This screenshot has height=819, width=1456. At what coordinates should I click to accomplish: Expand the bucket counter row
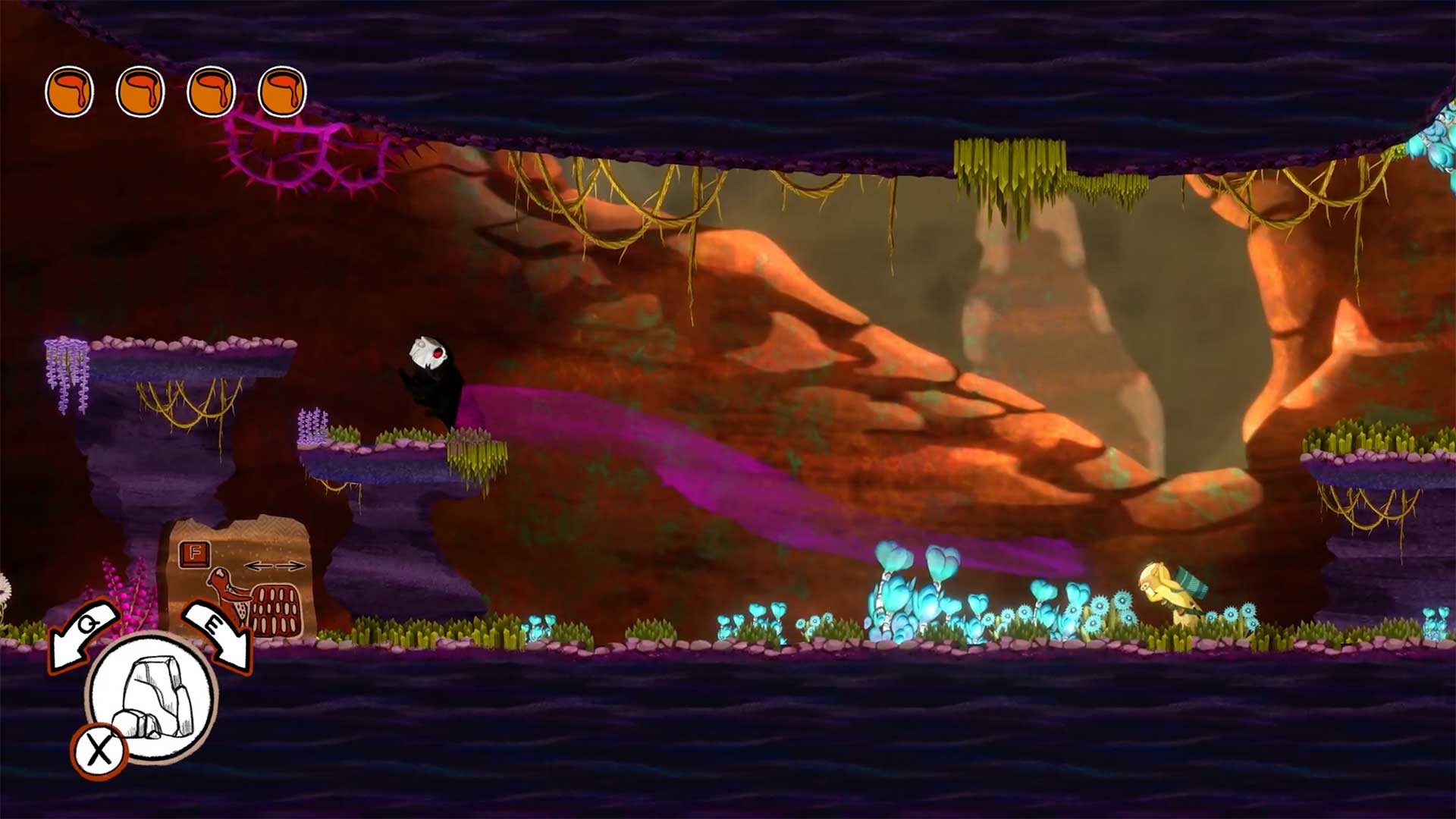click(x=174, y=91)
